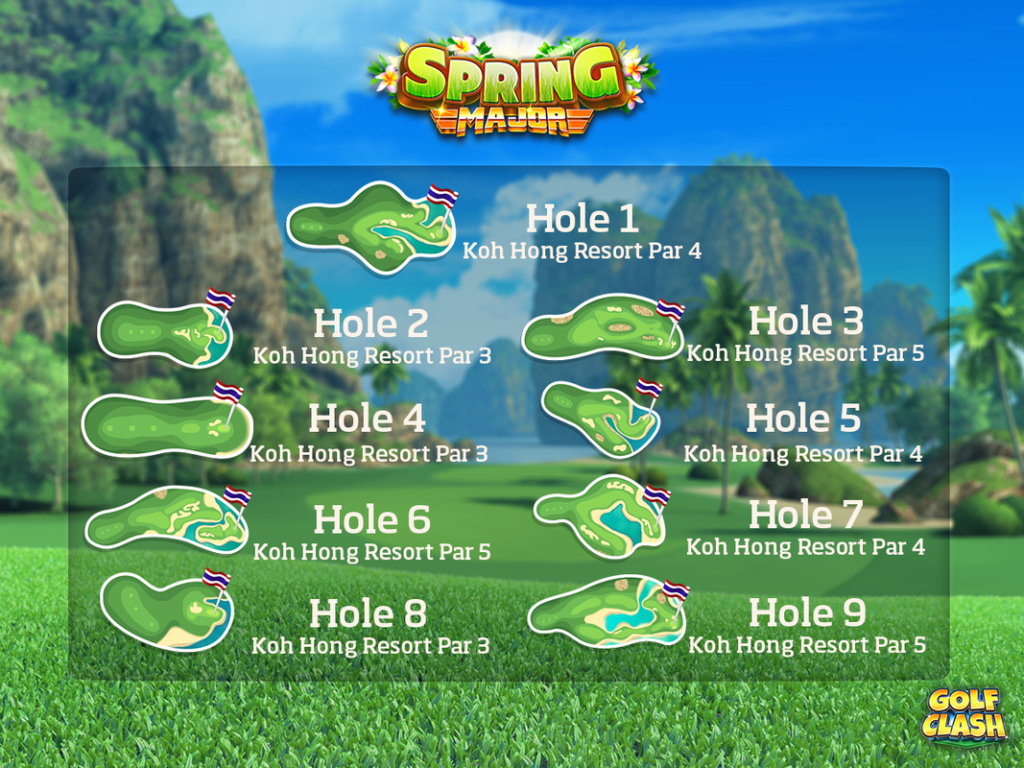Image resolution: width=1024 pixels, height=768 pixels.
Task: Click the Hole 6 course map thumbnail
Action: [166, 519]
